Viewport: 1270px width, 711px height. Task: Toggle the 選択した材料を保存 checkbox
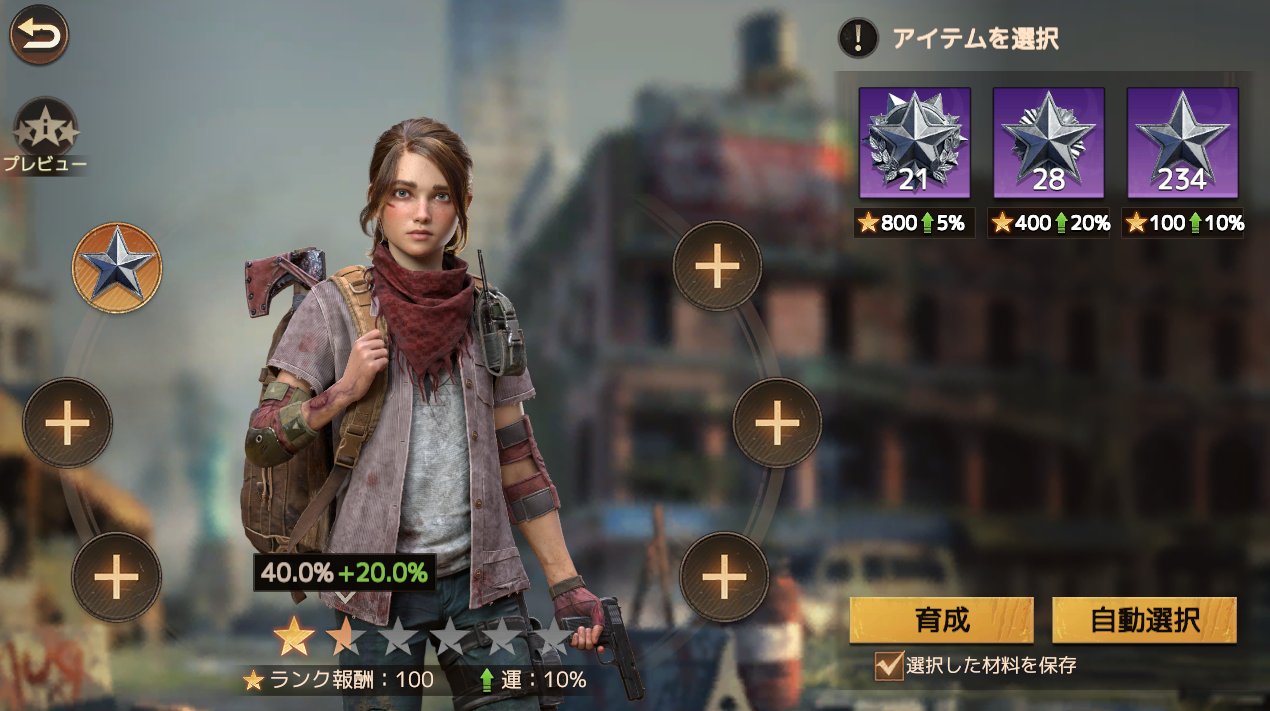888,665
